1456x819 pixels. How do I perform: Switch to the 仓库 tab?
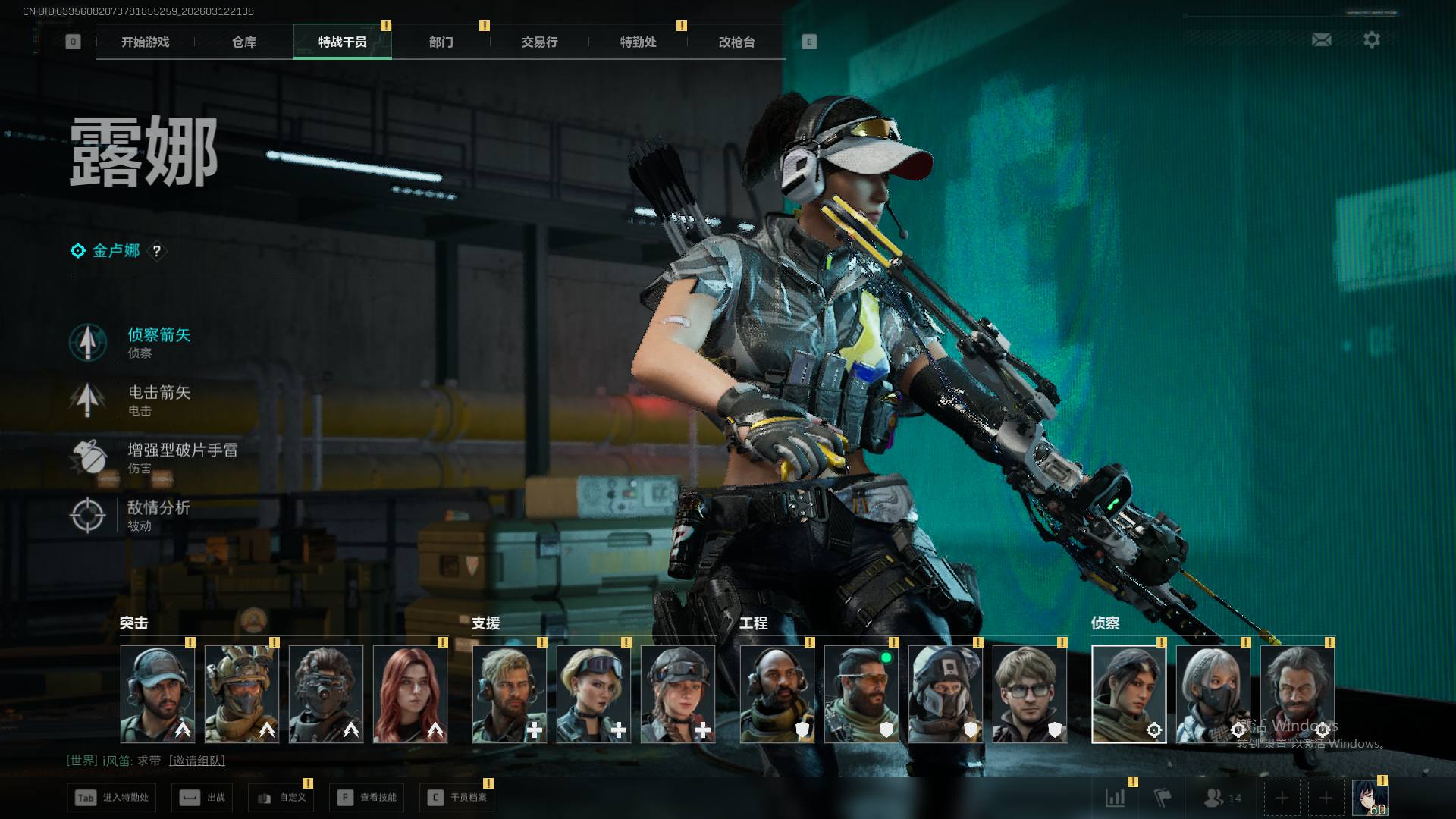pos(243,42)
